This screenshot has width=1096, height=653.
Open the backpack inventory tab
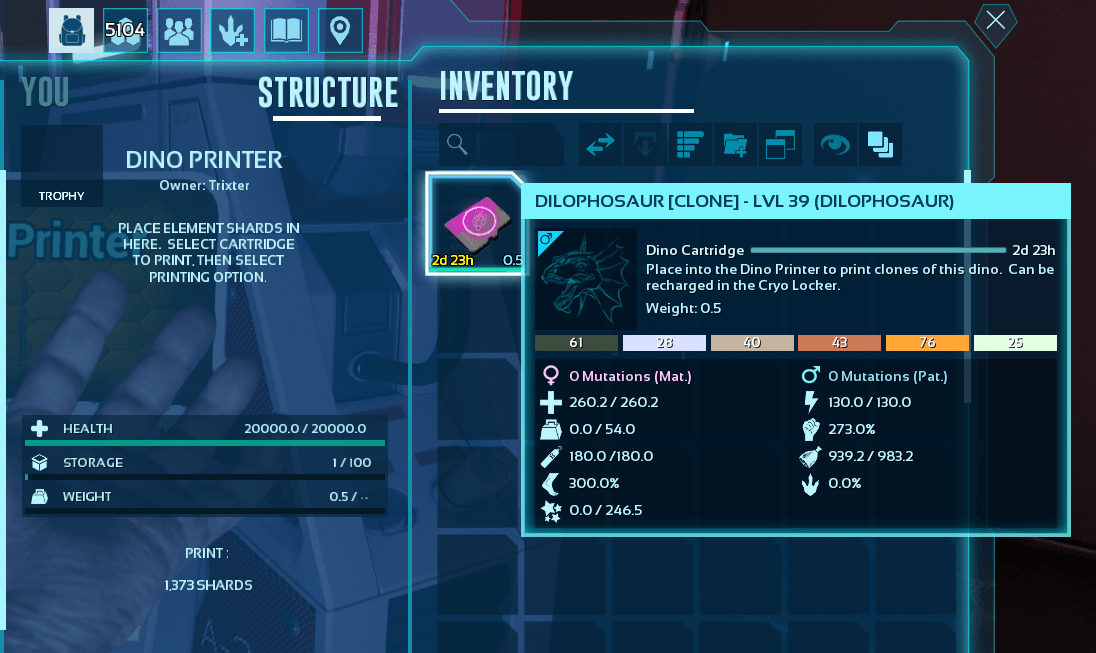tap(72, 31)
